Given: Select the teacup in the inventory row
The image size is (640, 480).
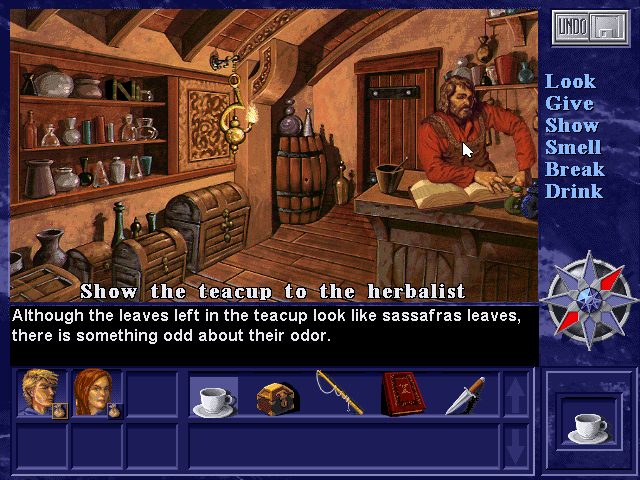Looking at the screenshot, I should click(x=213, y=396).
